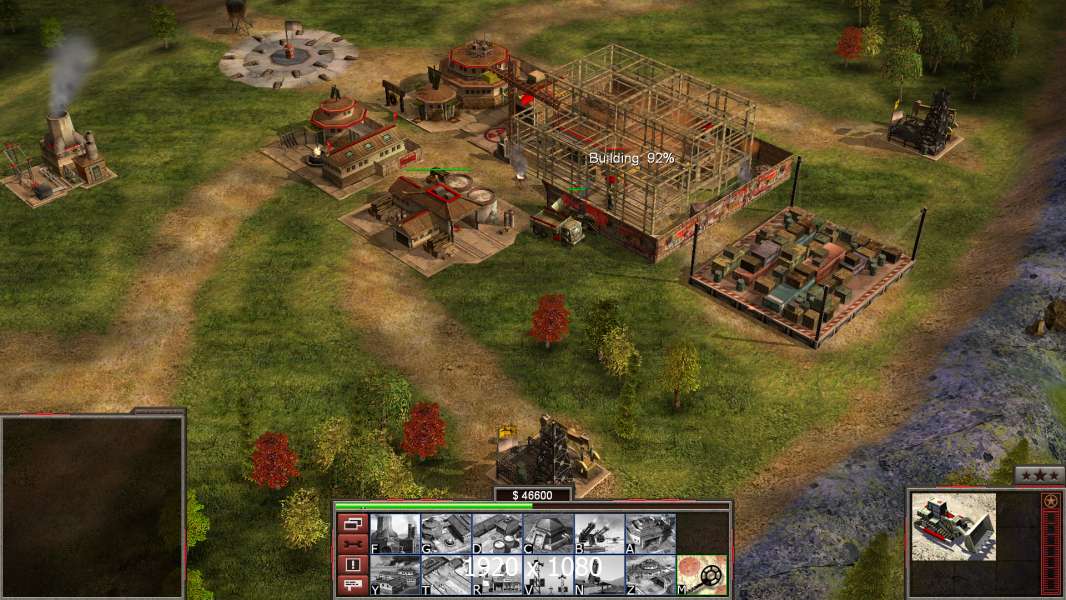
Task: Choose the Gattling cannon icon marked B
Action: 599,533
